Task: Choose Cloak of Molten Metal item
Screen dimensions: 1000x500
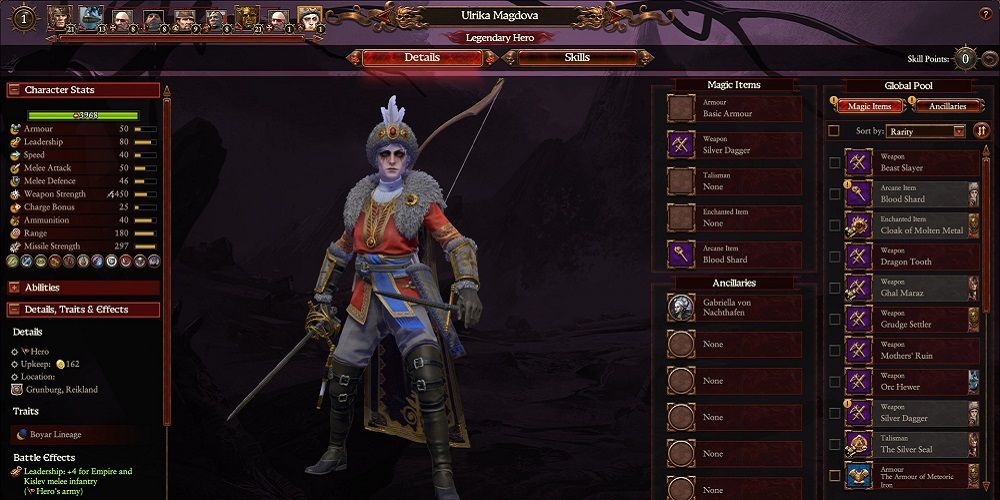Action: [x=912, y=225]
